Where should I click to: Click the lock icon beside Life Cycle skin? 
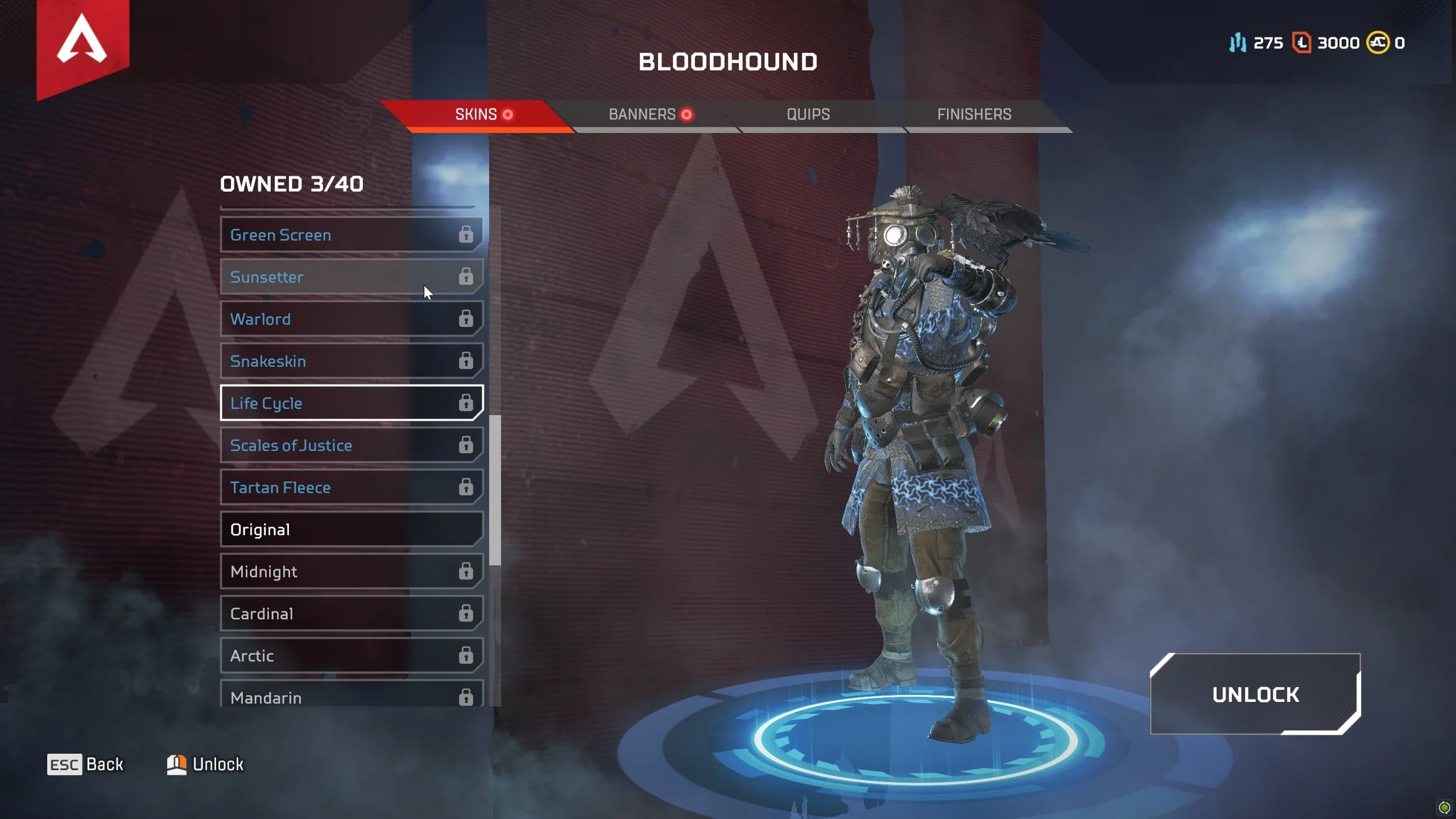click(466, 403)
